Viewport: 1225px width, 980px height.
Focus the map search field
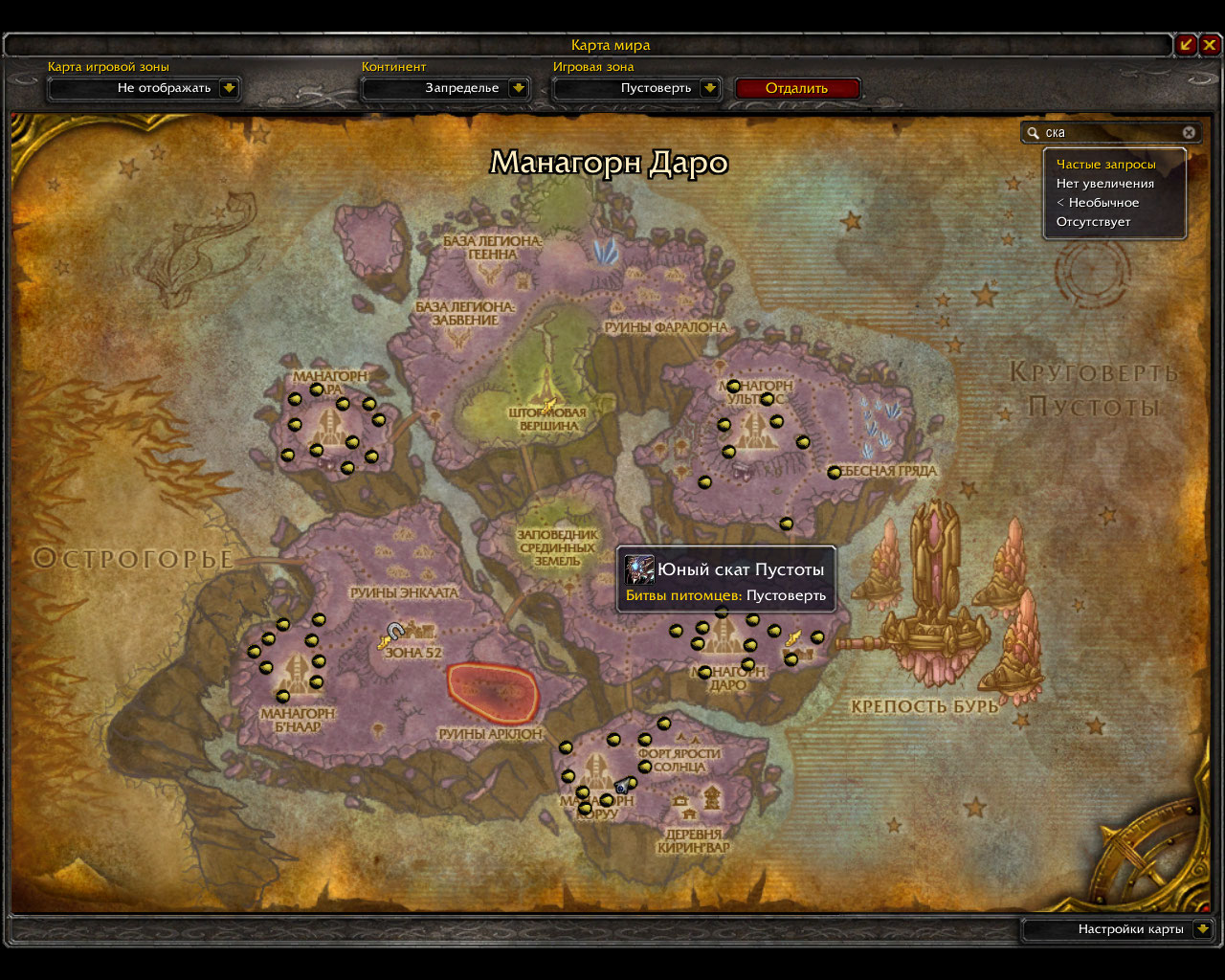(x=1110, y=133)
